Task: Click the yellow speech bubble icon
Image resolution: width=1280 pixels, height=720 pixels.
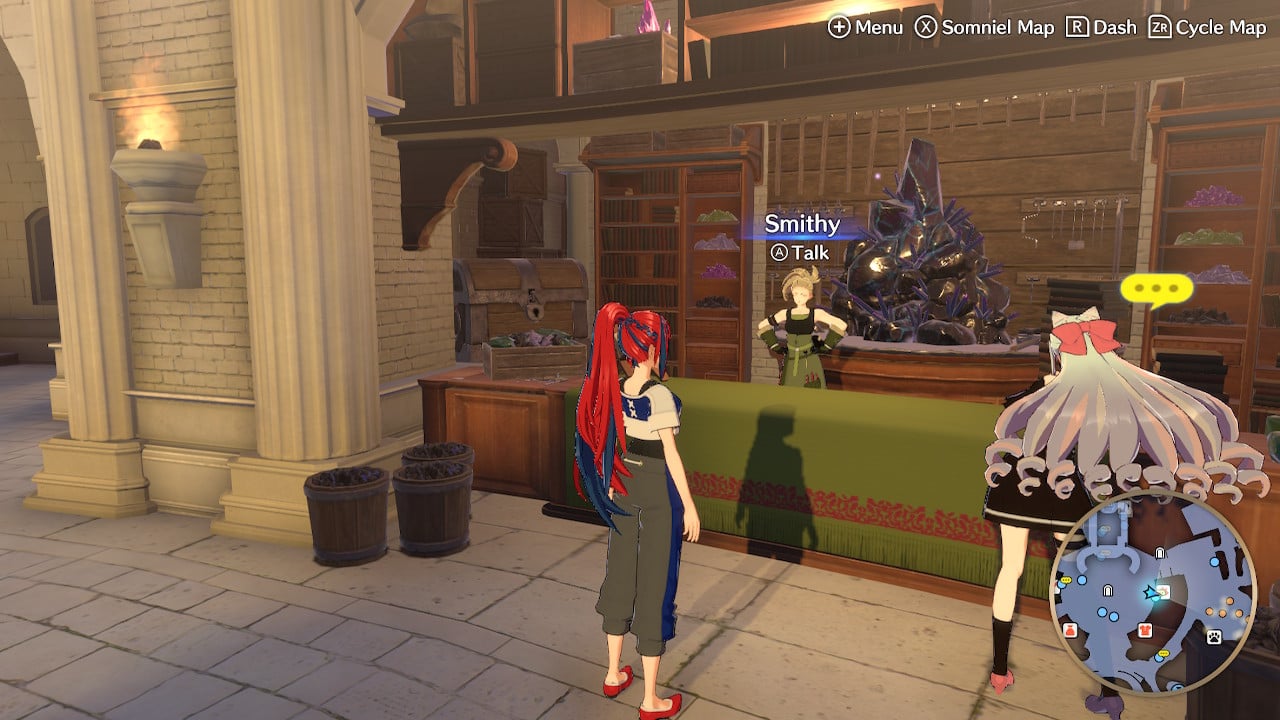Action: (1157, 290)
